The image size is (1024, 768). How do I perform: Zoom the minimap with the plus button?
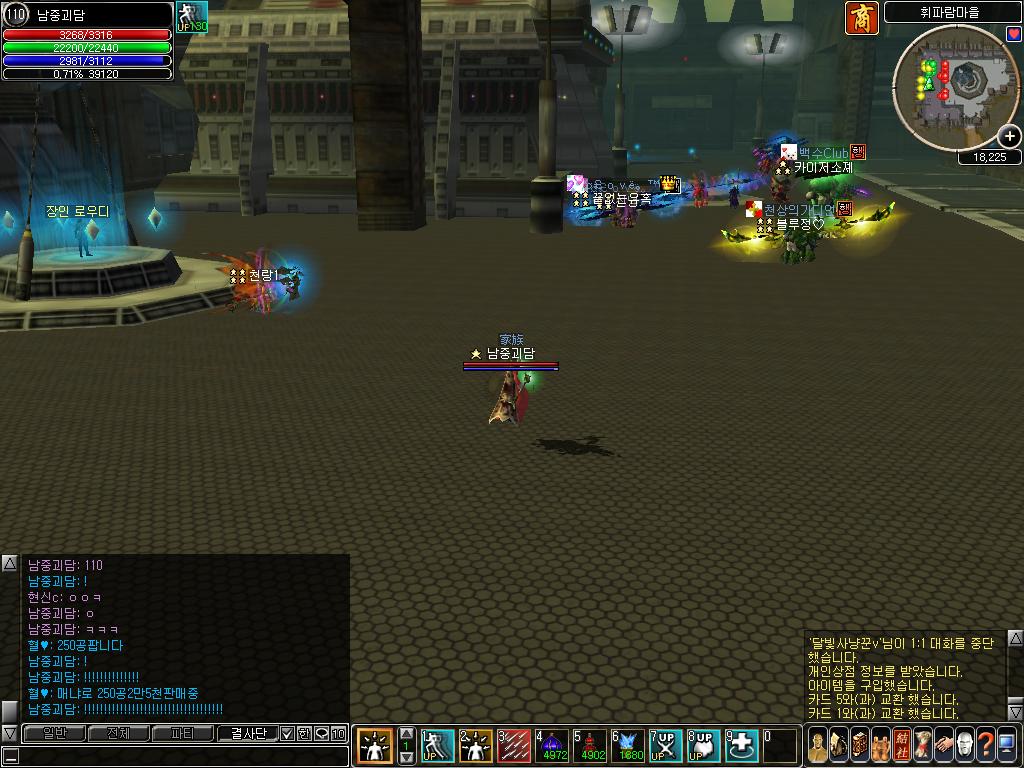[1010, 137]
